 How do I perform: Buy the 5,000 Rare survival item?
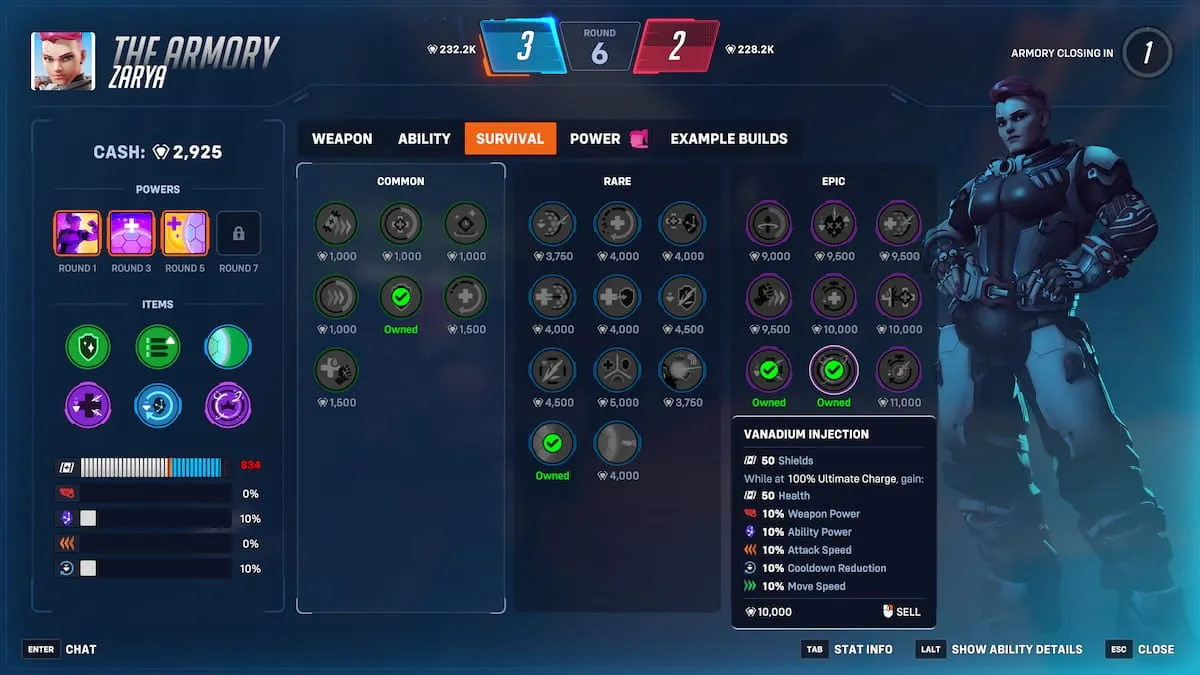pos(617,371)
